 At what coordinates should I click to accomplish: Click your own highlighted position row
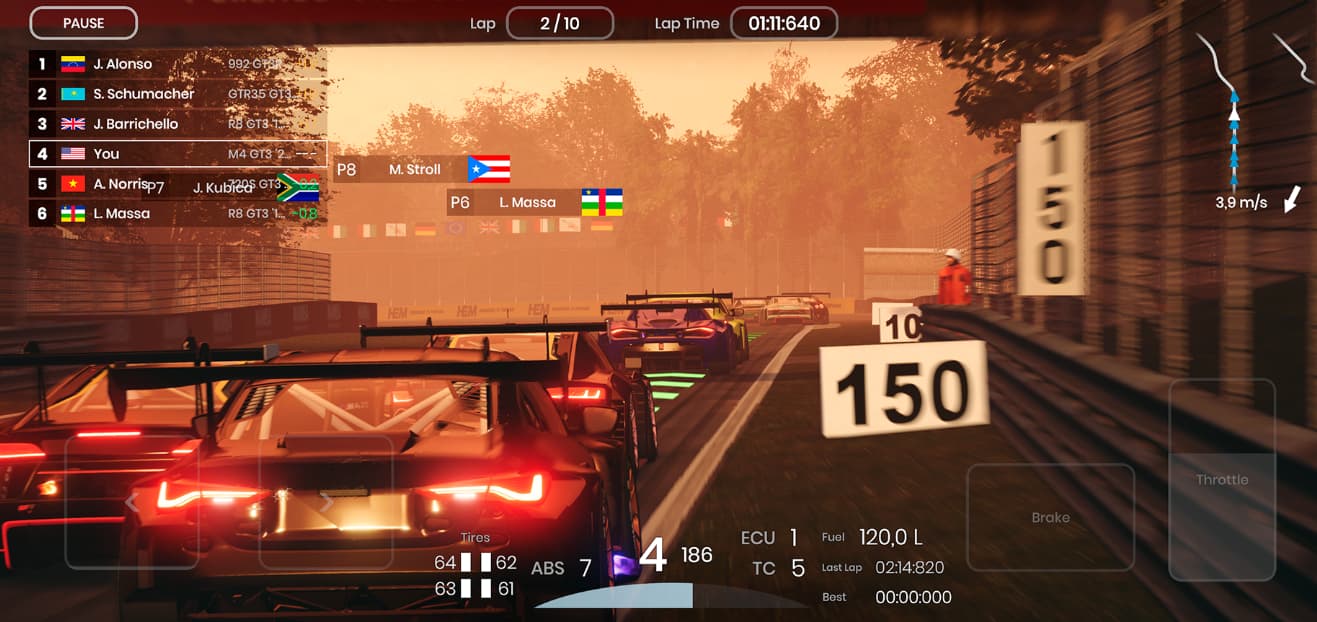tap(177, 154)
